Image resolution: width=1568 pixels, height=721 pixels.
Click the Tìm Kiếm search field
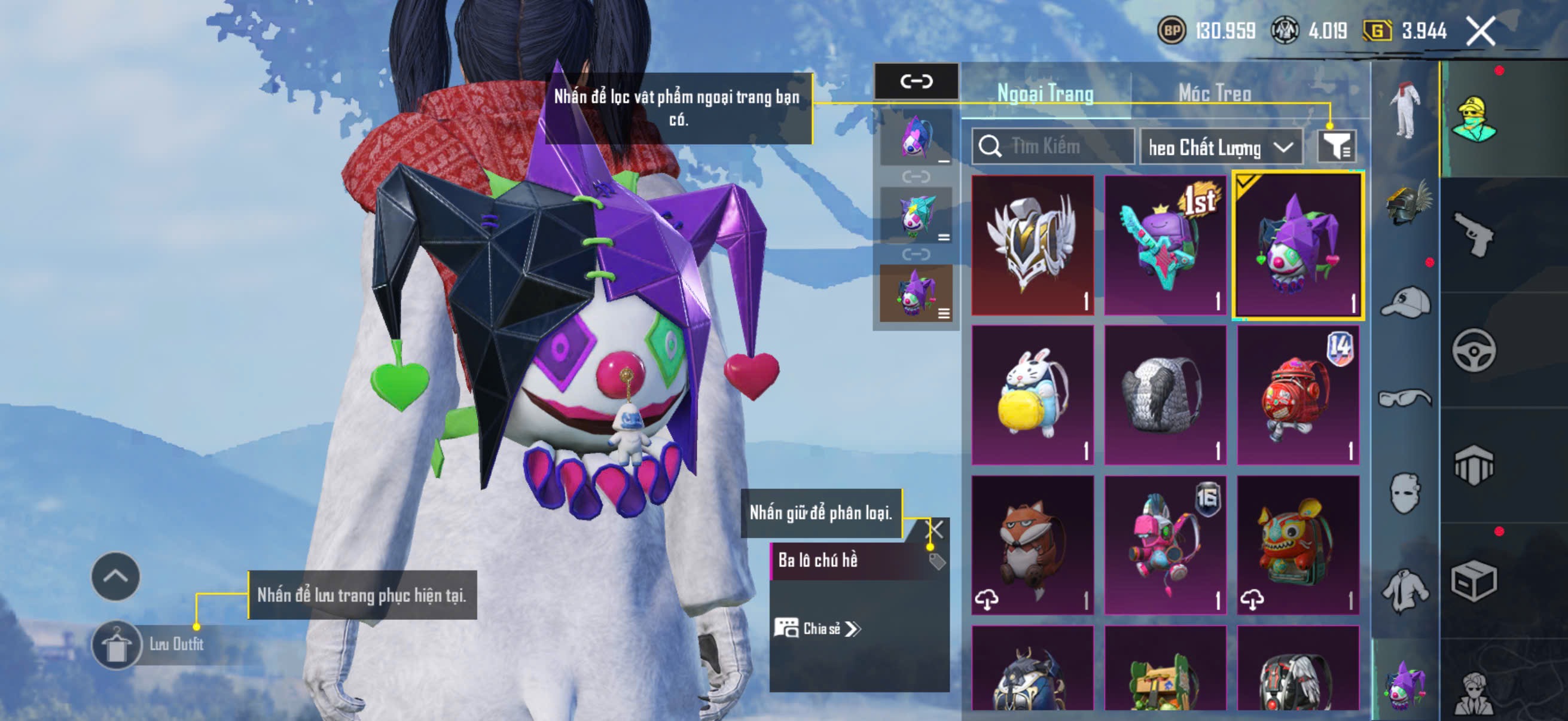click(x=1053, y=146)
